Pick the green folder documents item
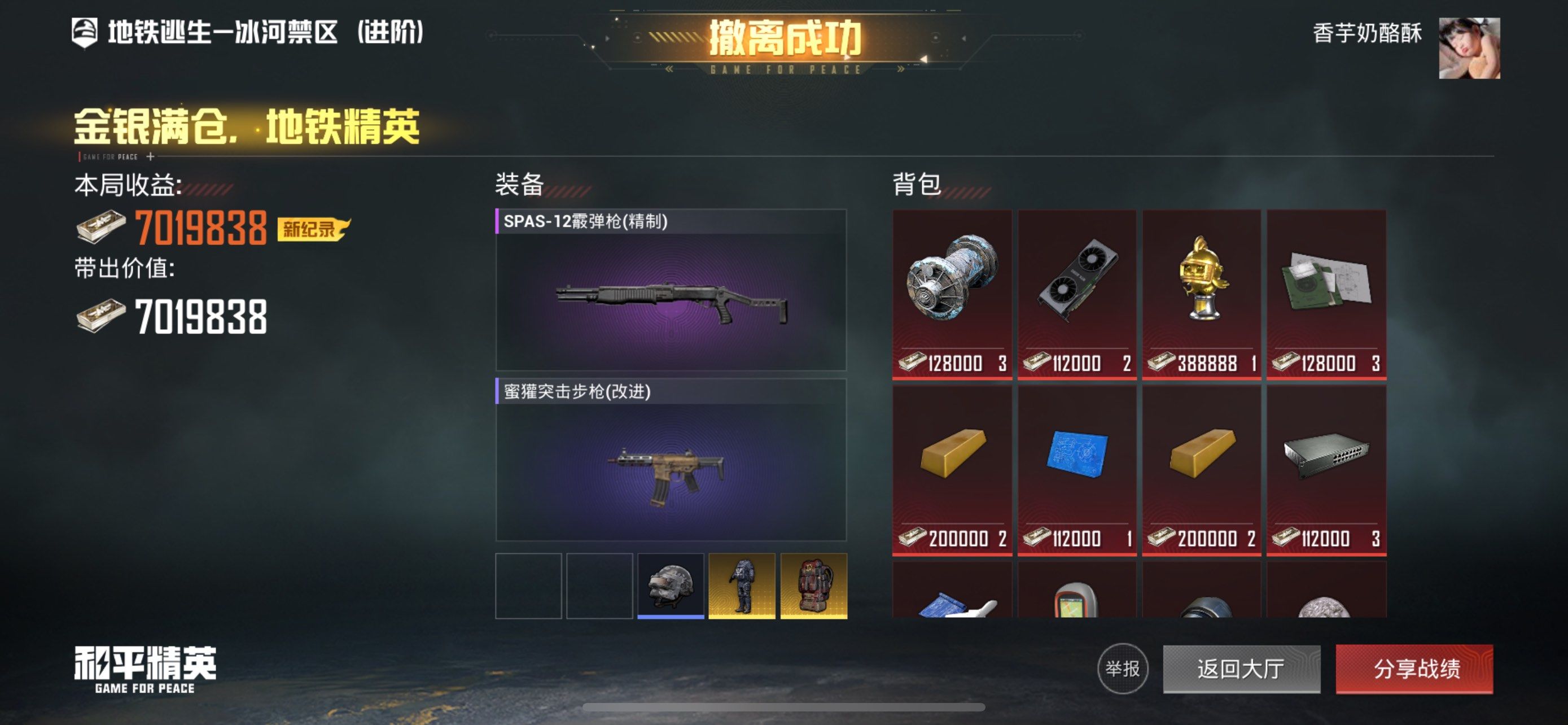1568x725 pixels. (1326, 294)
